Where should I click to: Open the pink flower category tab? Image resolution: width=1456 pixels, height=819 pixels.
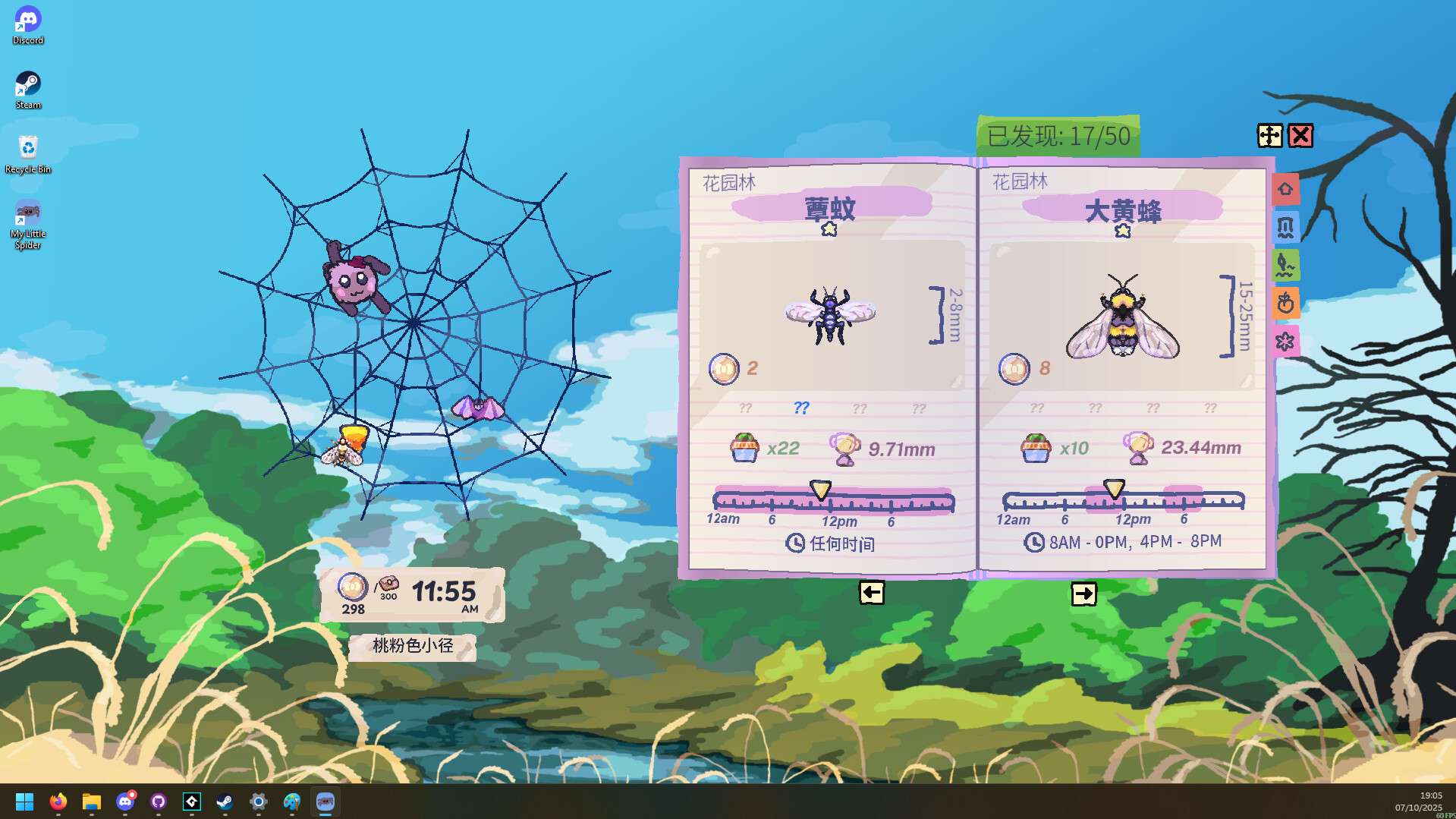point(1286,342)
